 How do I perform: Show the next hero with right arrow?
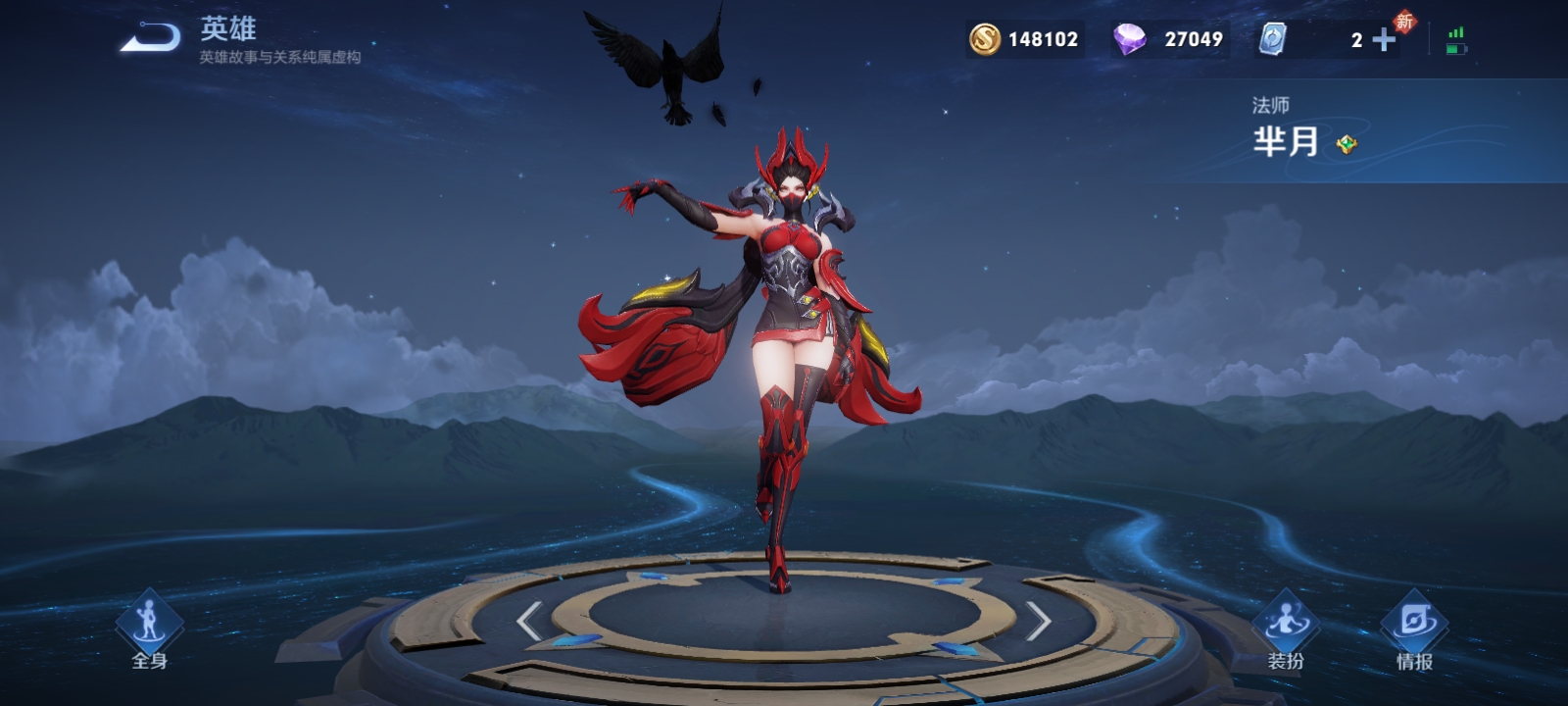pyautogui.click(x=1039, y=621)
